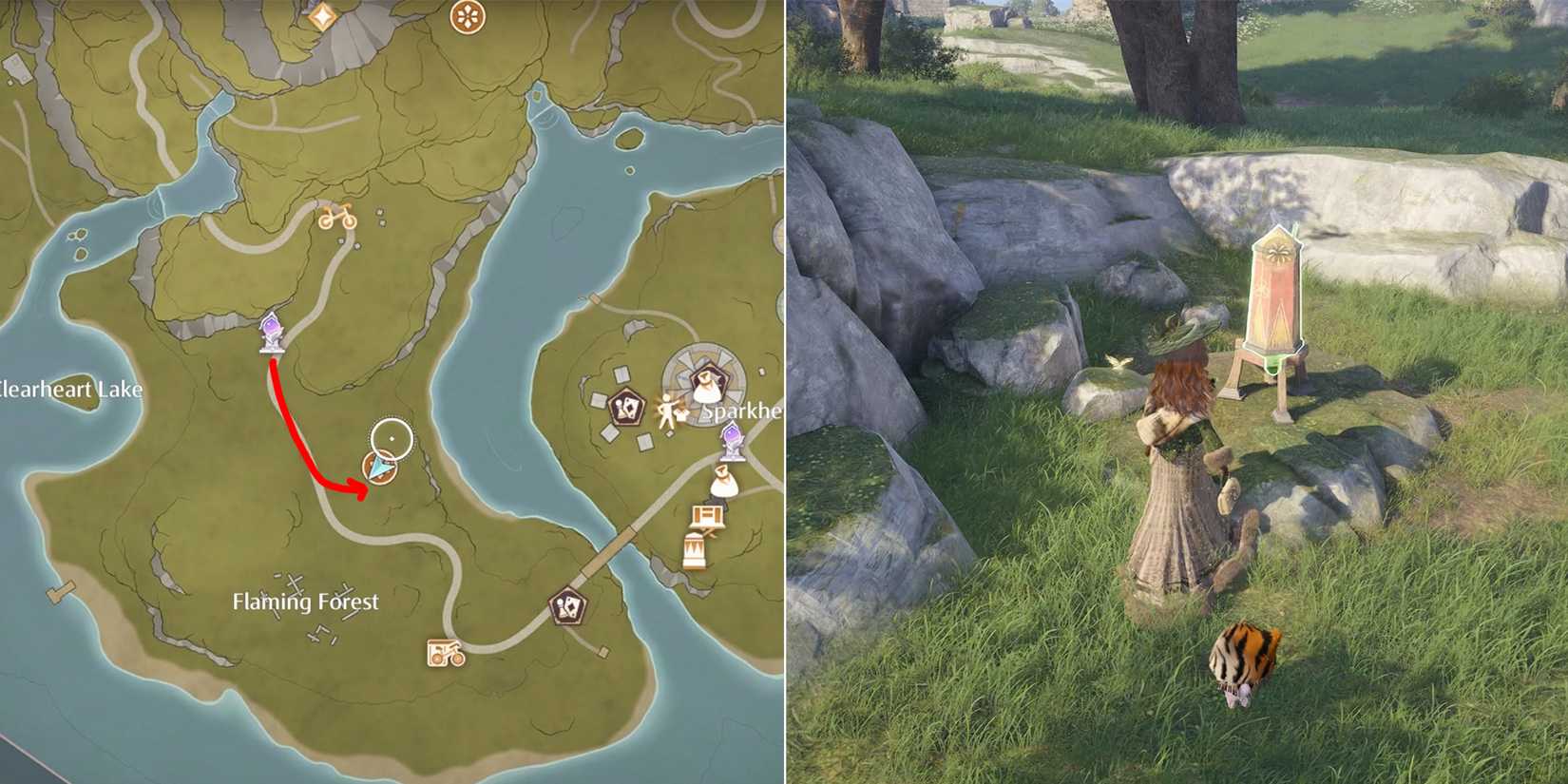The height and width of the screenshot is (784, 1568).
Task: Click the Clearheart Lake region label
Action: pos(71,389)
